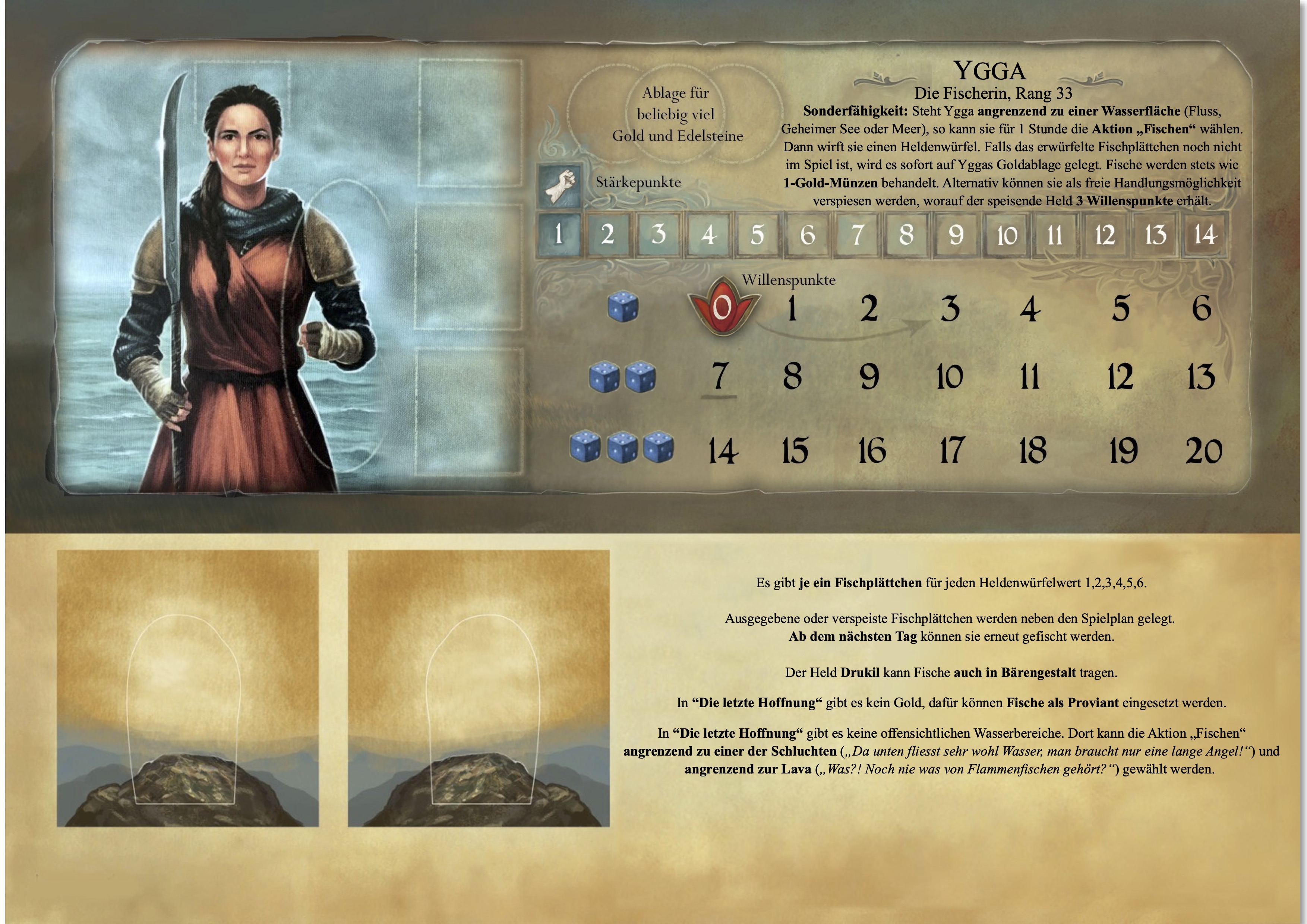Select strength track space 1
1307x924 pixels.
point(558,234)
